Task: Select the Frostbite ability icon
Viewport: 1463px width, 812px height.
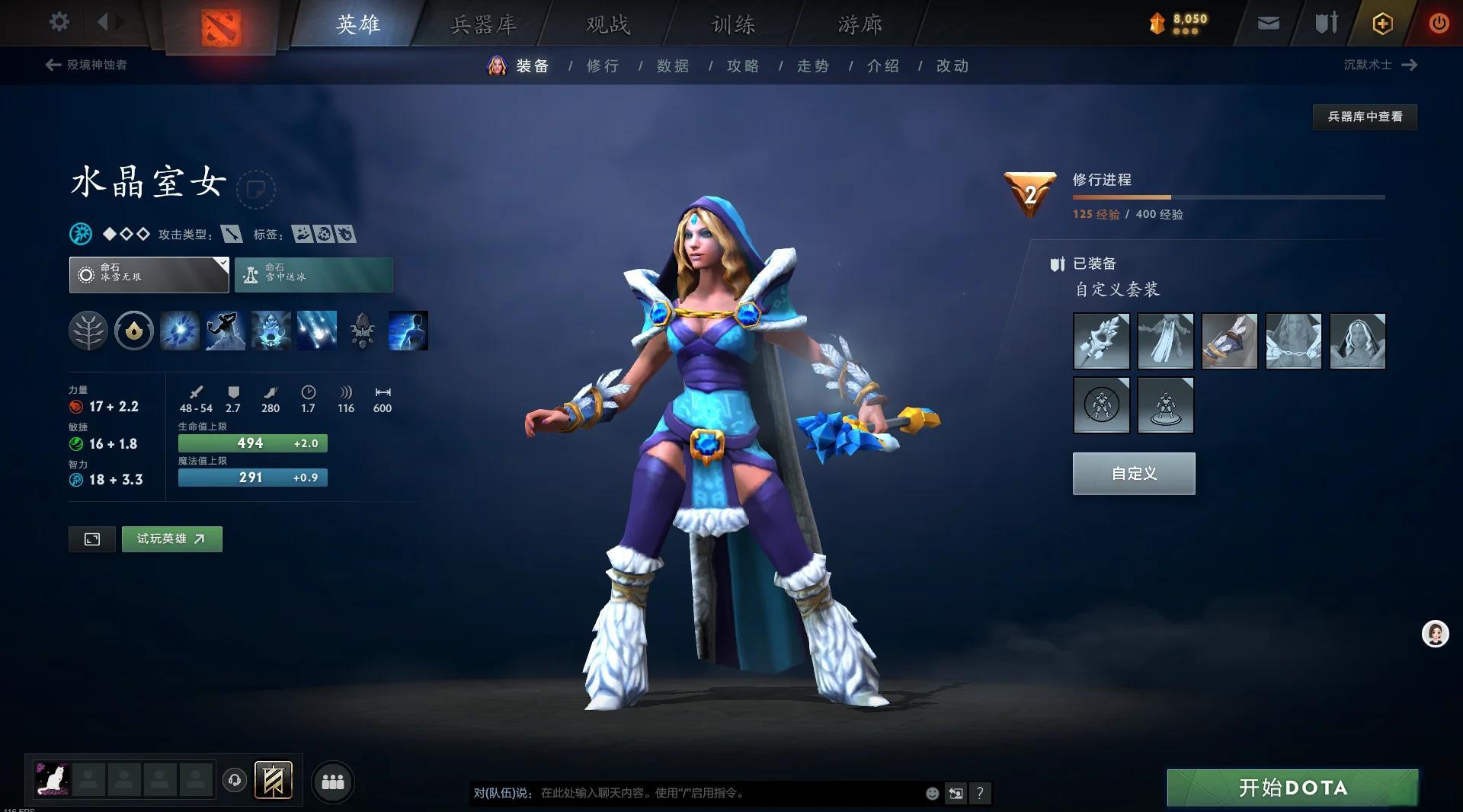Action: click(x=226, y=330)
